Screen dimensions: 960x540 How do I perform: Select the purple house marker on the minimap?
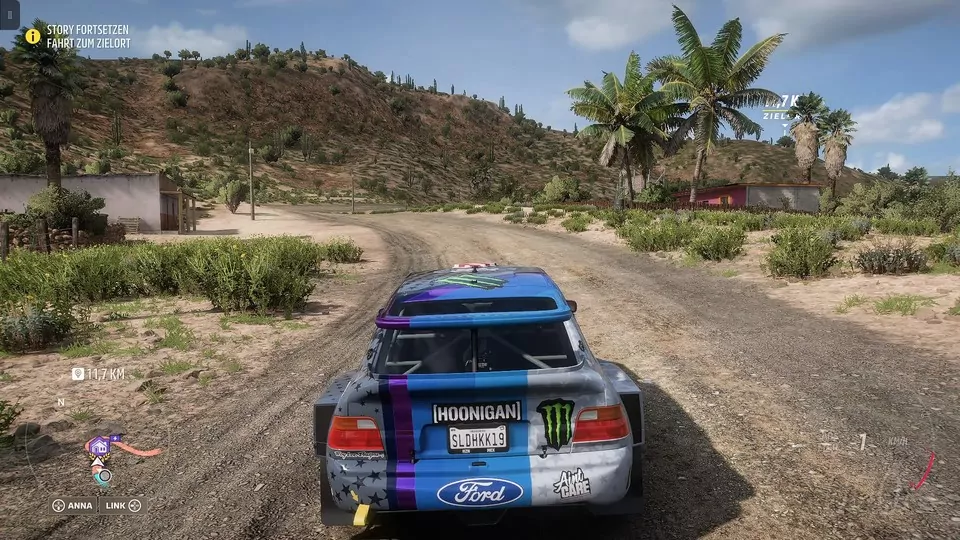101,446
